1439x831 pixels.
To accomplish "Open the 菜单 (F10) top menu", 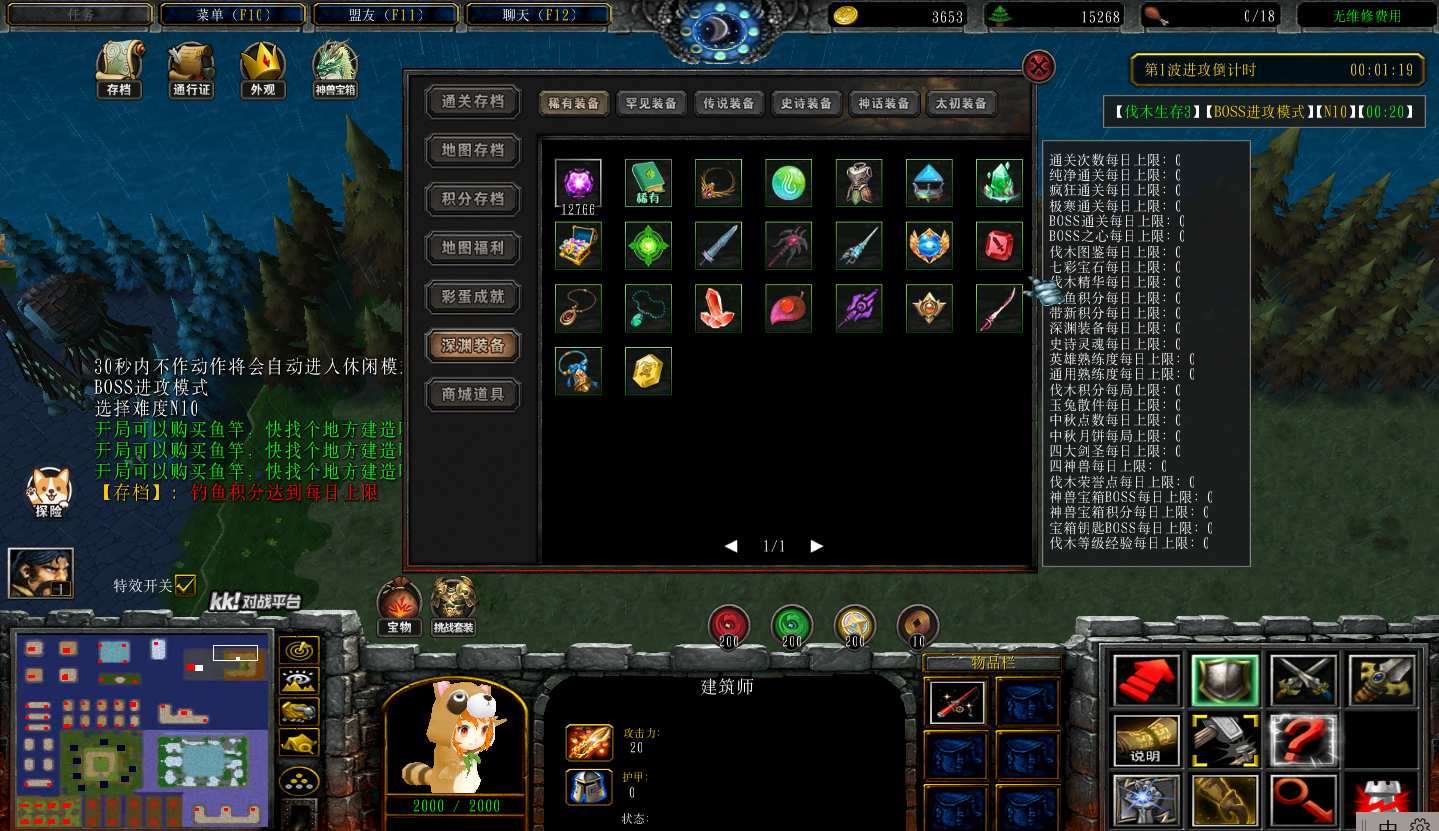I will [x=233, y=15].
